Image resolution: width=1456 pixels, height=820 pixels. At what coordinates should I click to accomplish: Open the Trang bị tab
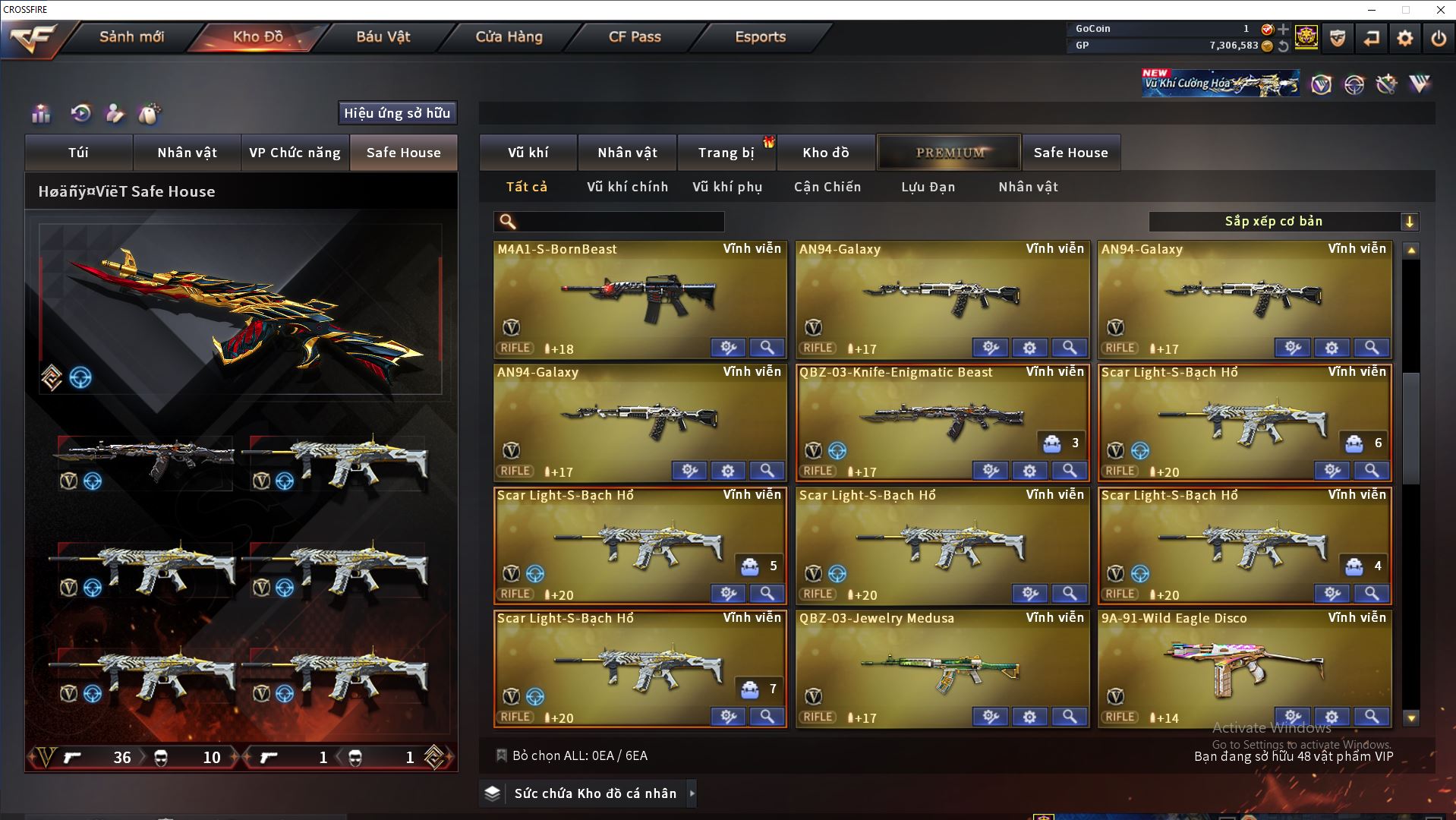[726, 153]
